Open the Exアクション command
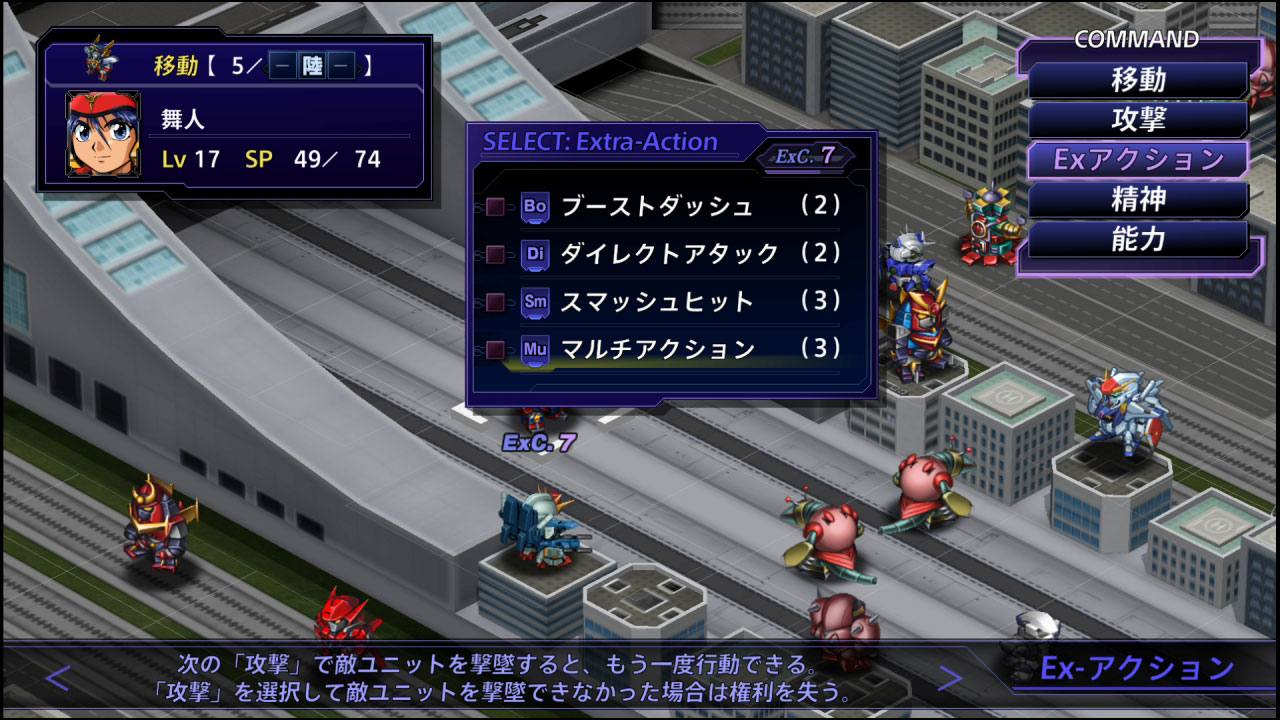This screenshot has width=1280, height=720. click(x=1138, y=160)
